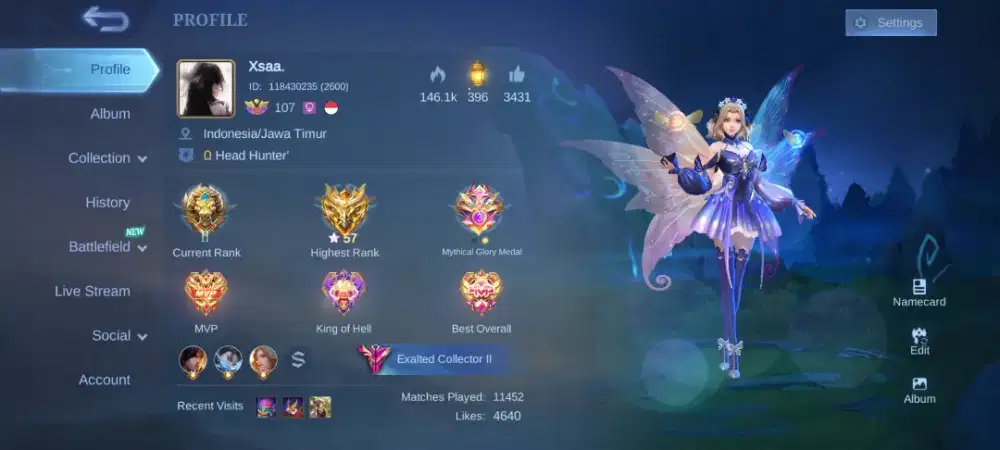Expand the Collection menu
Viewport: 1000px width, 450px height.
(x=107, y=158)
